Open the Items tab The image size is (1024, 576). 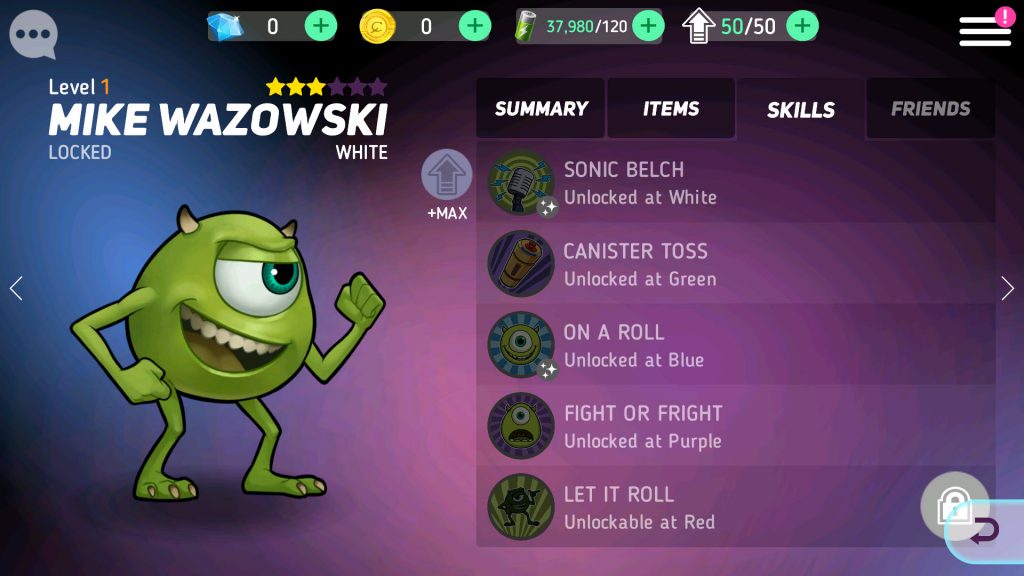pyautogui.click(x=671, y=109)
